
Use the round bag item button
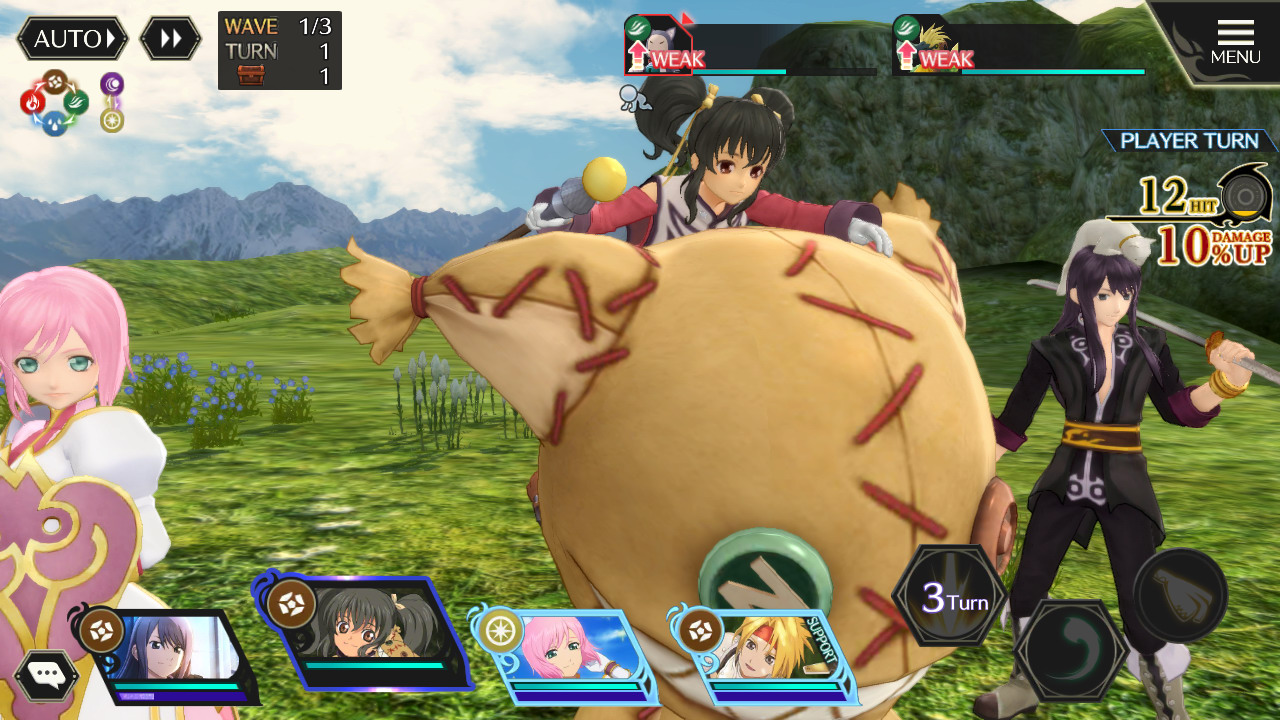1180,595
